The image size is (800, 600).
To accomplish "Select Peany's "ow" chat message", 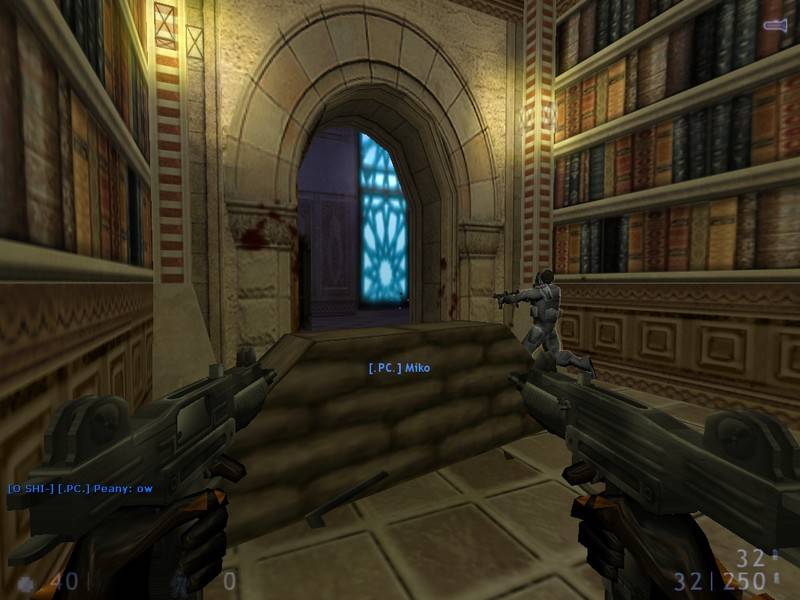I will click(x=80, y=488).
